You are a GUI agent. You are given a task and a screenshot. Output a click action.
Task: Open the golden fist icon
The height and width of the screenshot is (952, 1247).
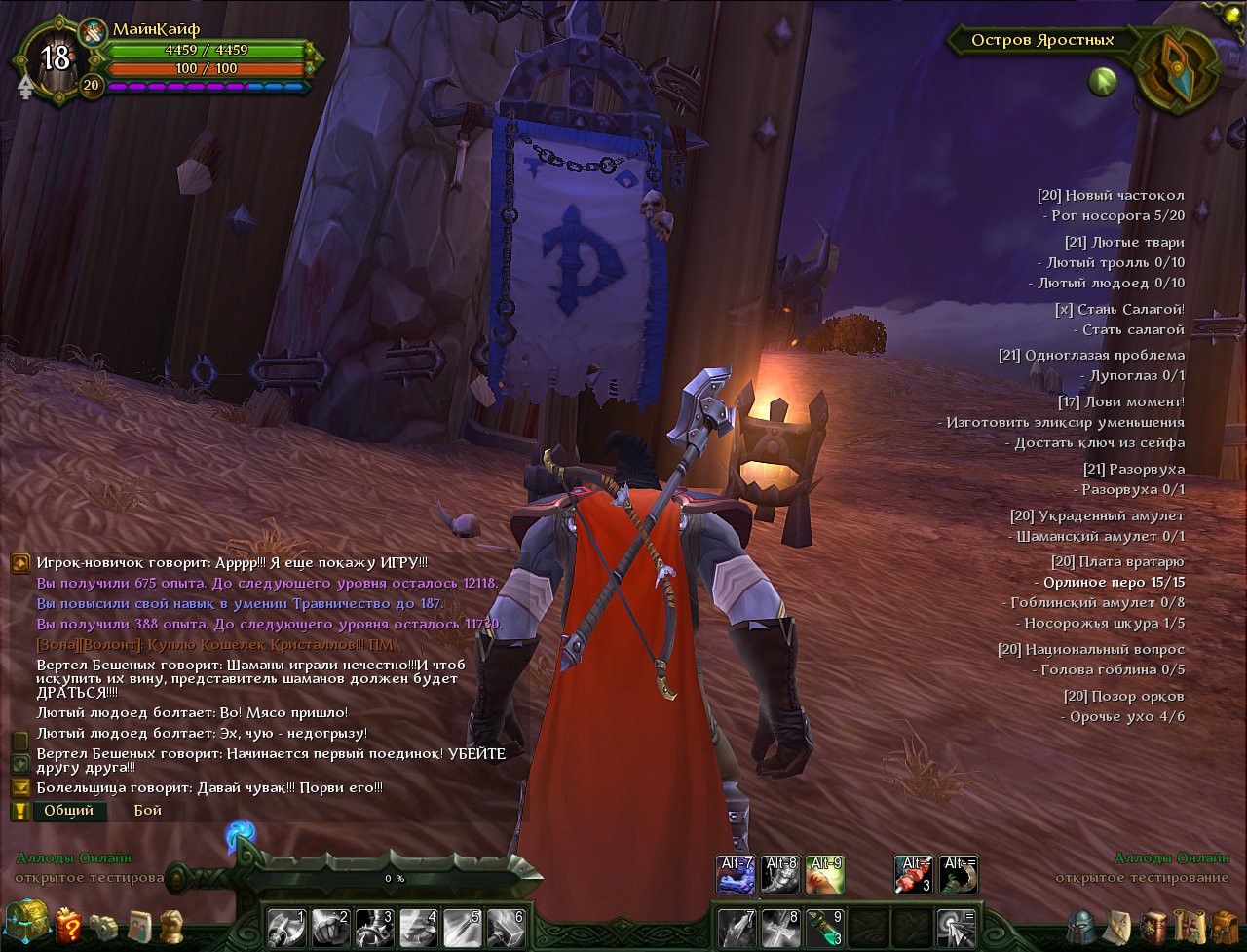pyautogui.click(x=171, y=924)
